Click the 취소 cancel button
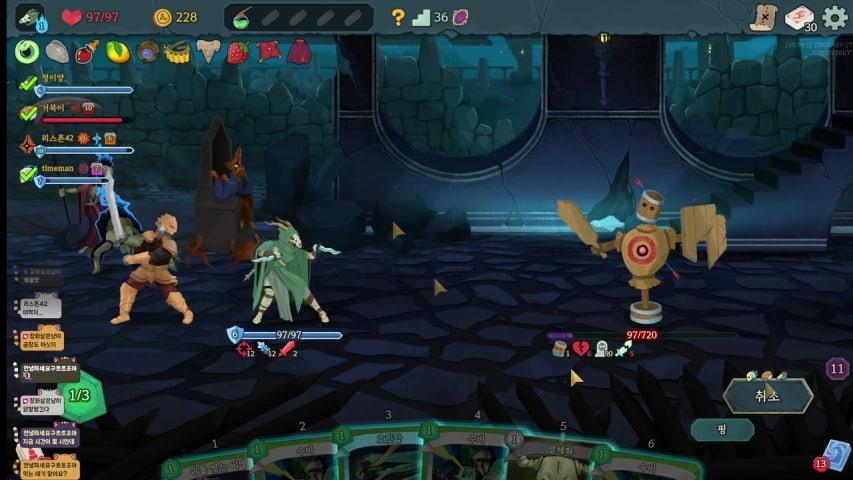The height and width of the screenshot is (480, 853). pos(768,396)
